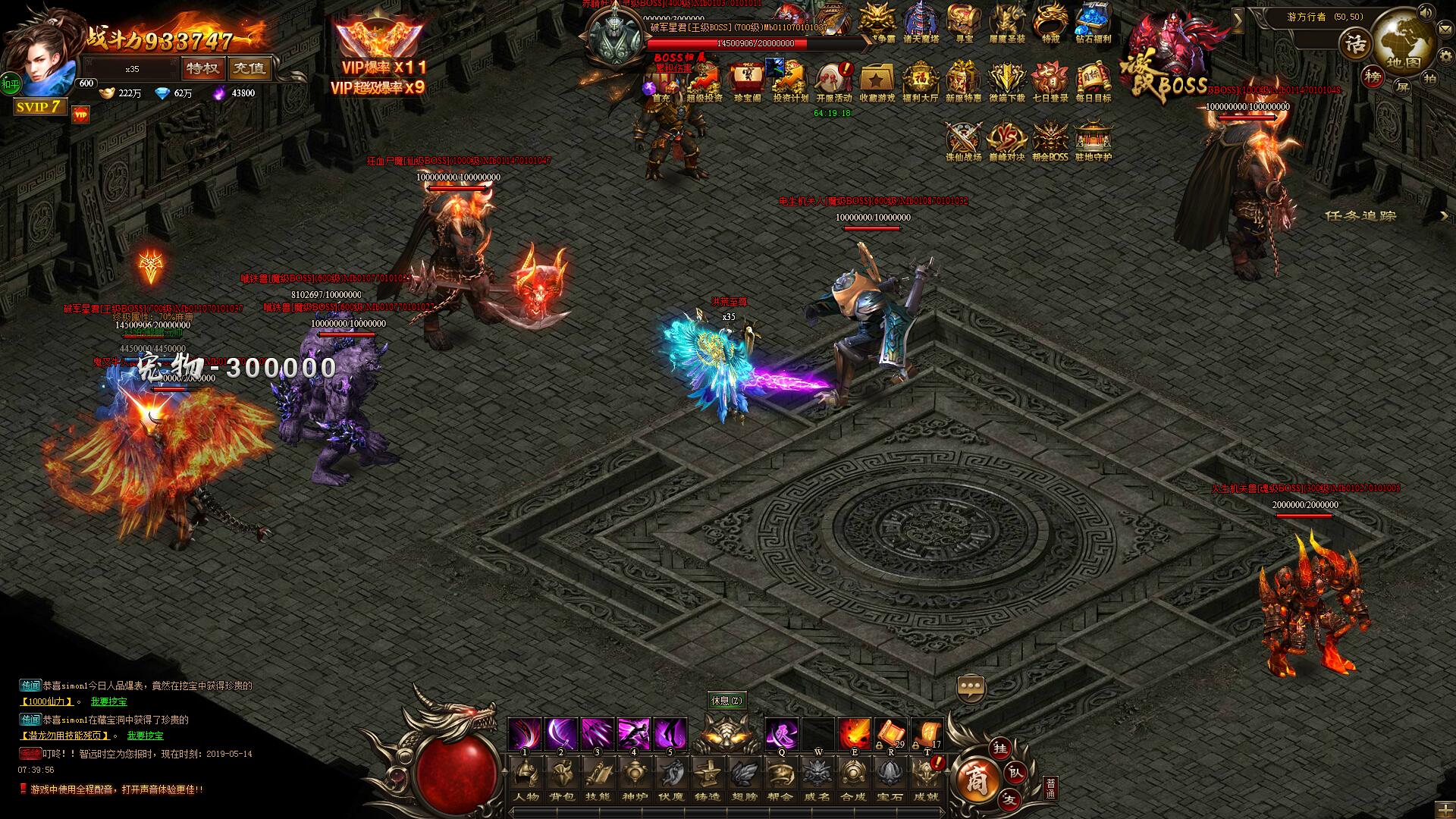Image resolution: width=1456 pixels, height=819 pixels.
Task: Open the 帮会 guild menu
Action: [x=780, y=780]
